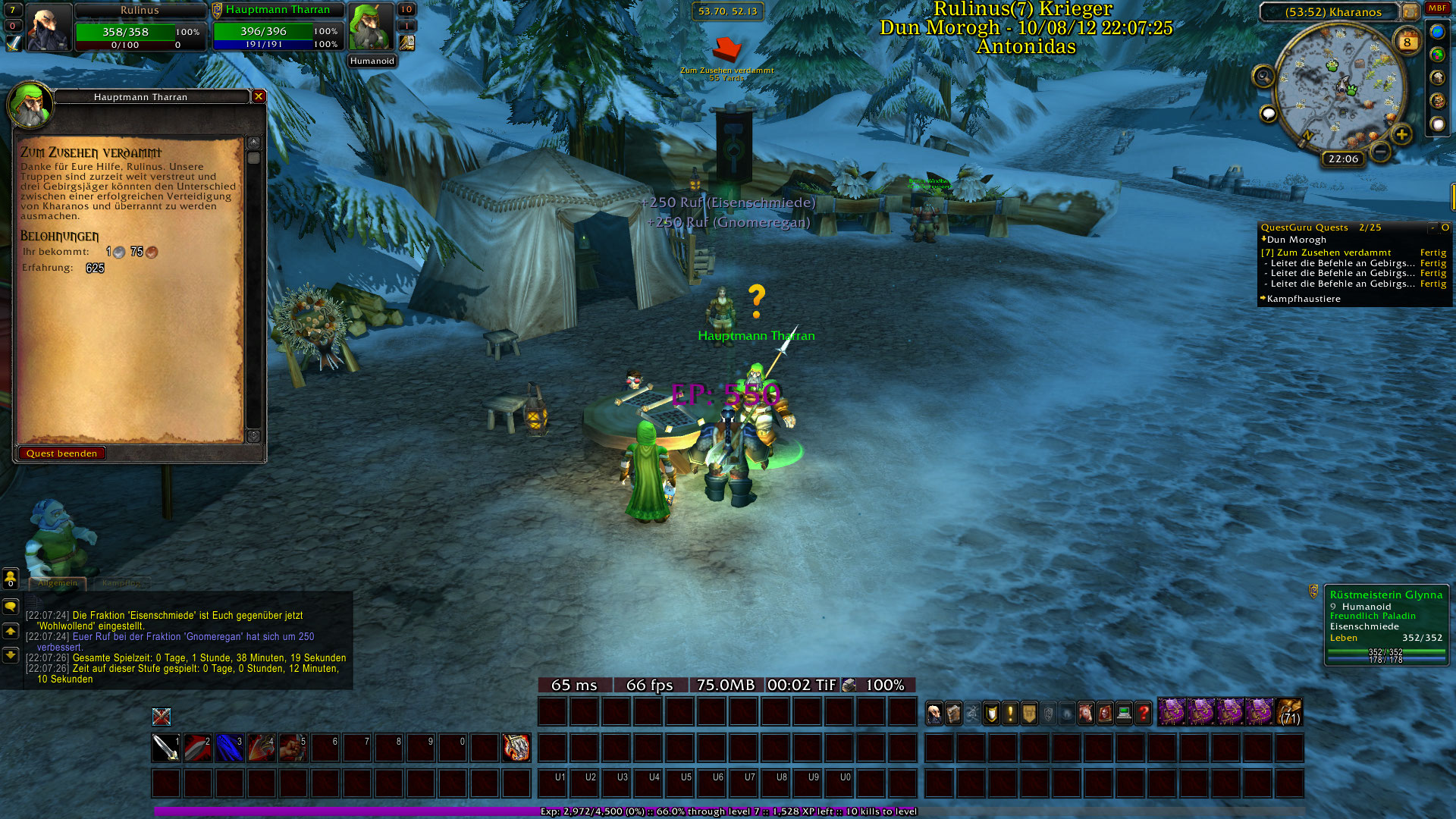
Task: Click Hauptmann Tharran's target portrait
Action: (370, 27)
